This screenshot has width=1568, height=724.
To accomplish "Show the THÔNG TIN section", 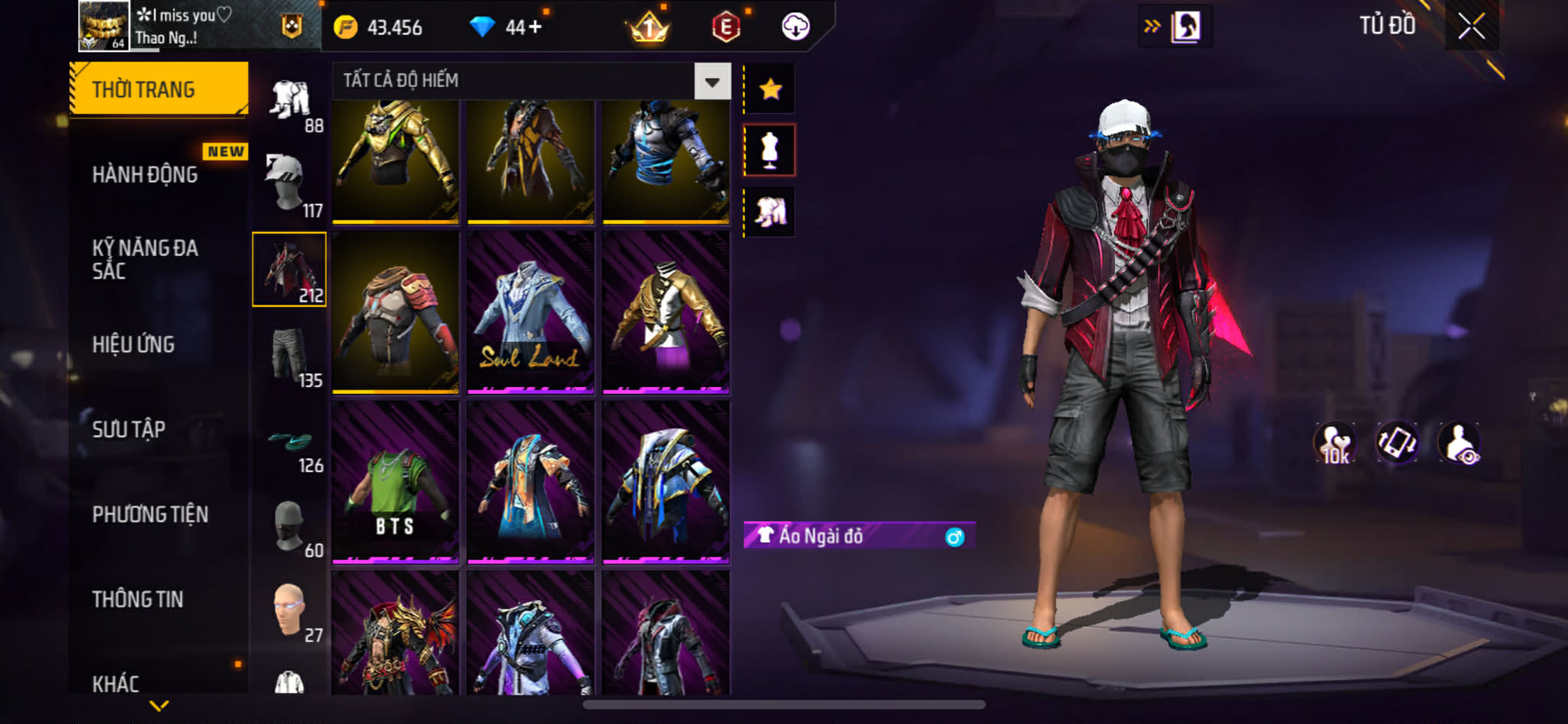I will coord(138,599).
